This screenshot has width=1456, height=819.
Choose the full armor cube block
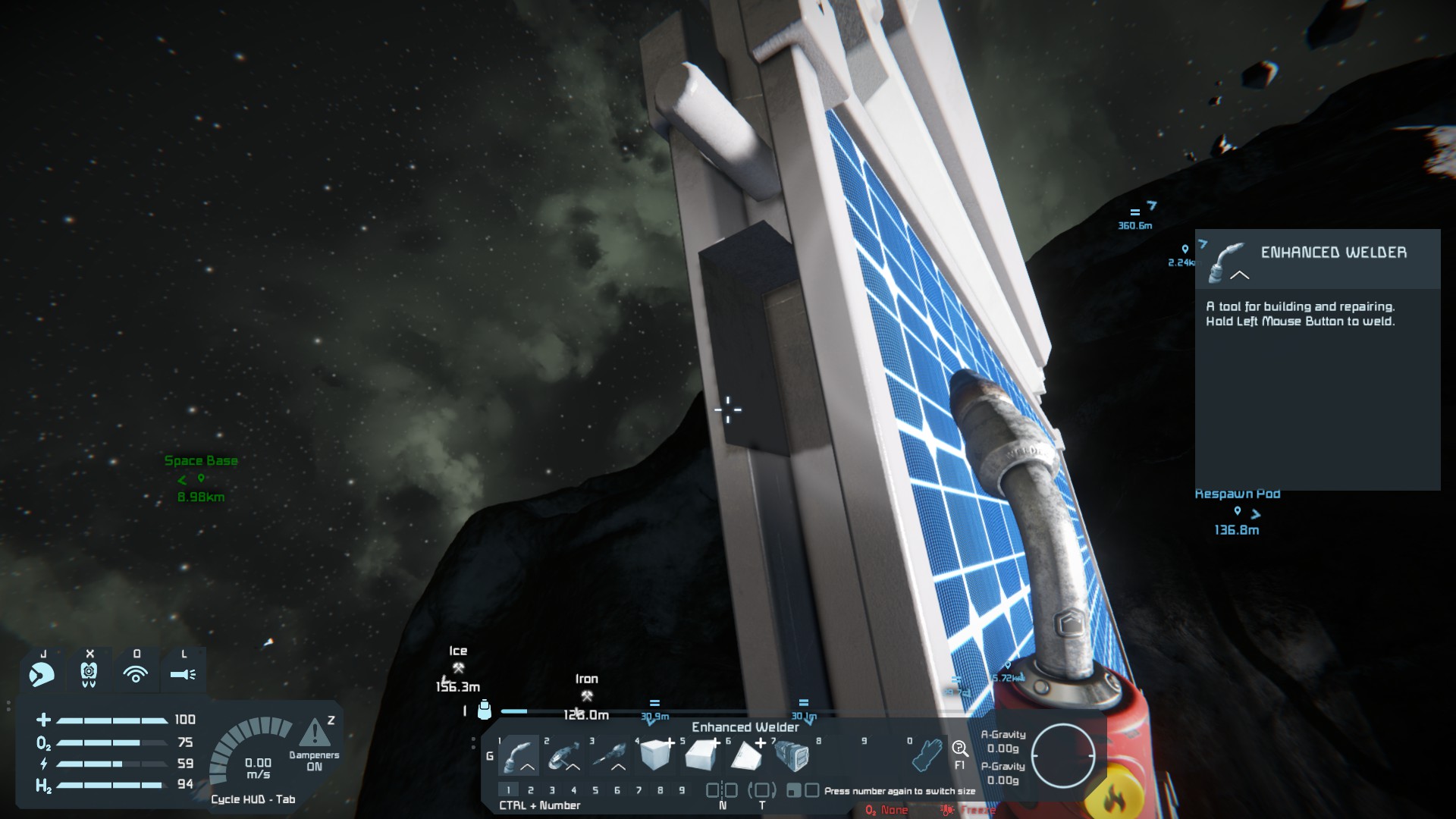pos(655,755)
